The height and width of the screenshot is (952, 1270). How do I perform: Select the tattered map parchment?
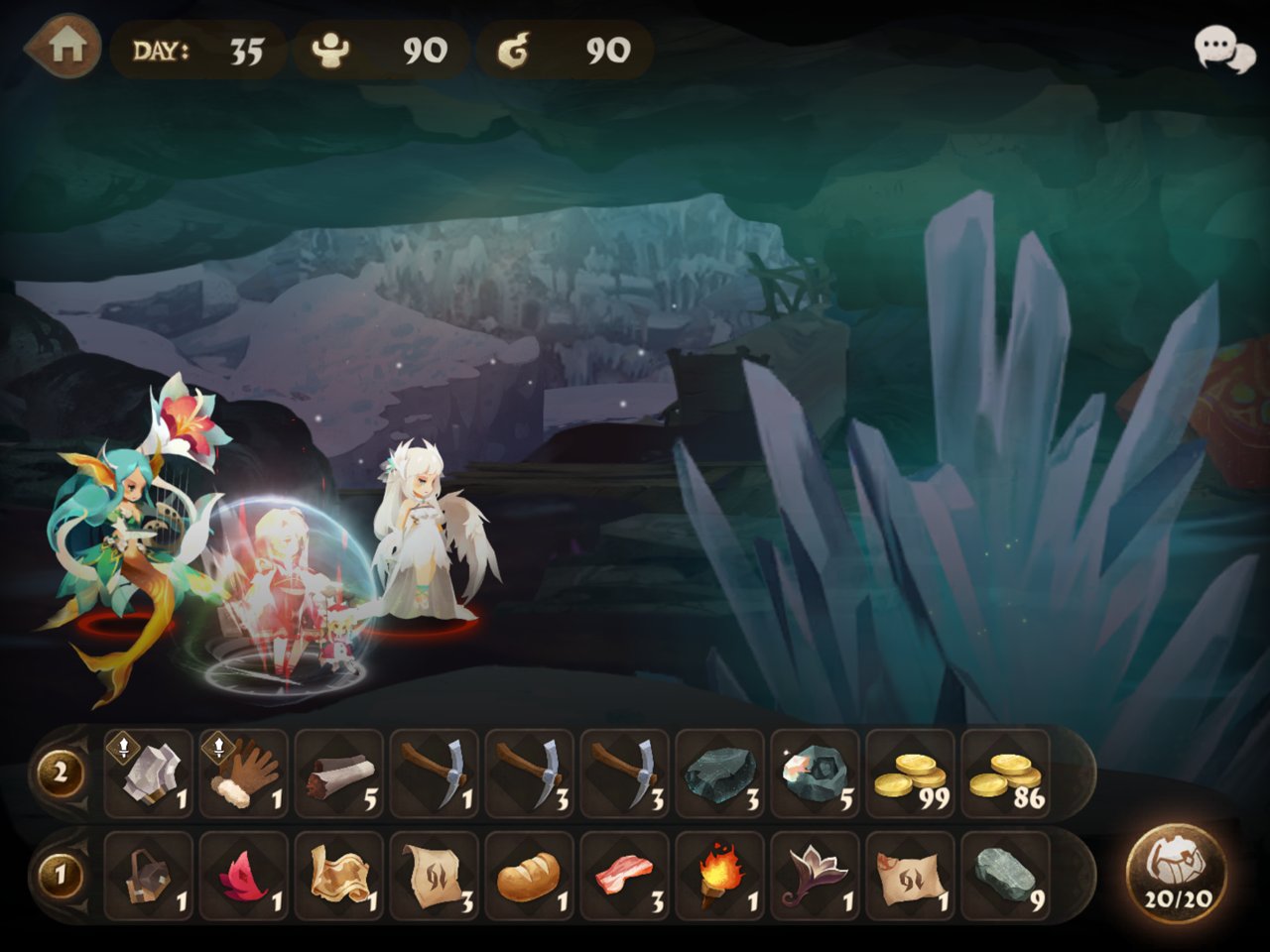339,877
